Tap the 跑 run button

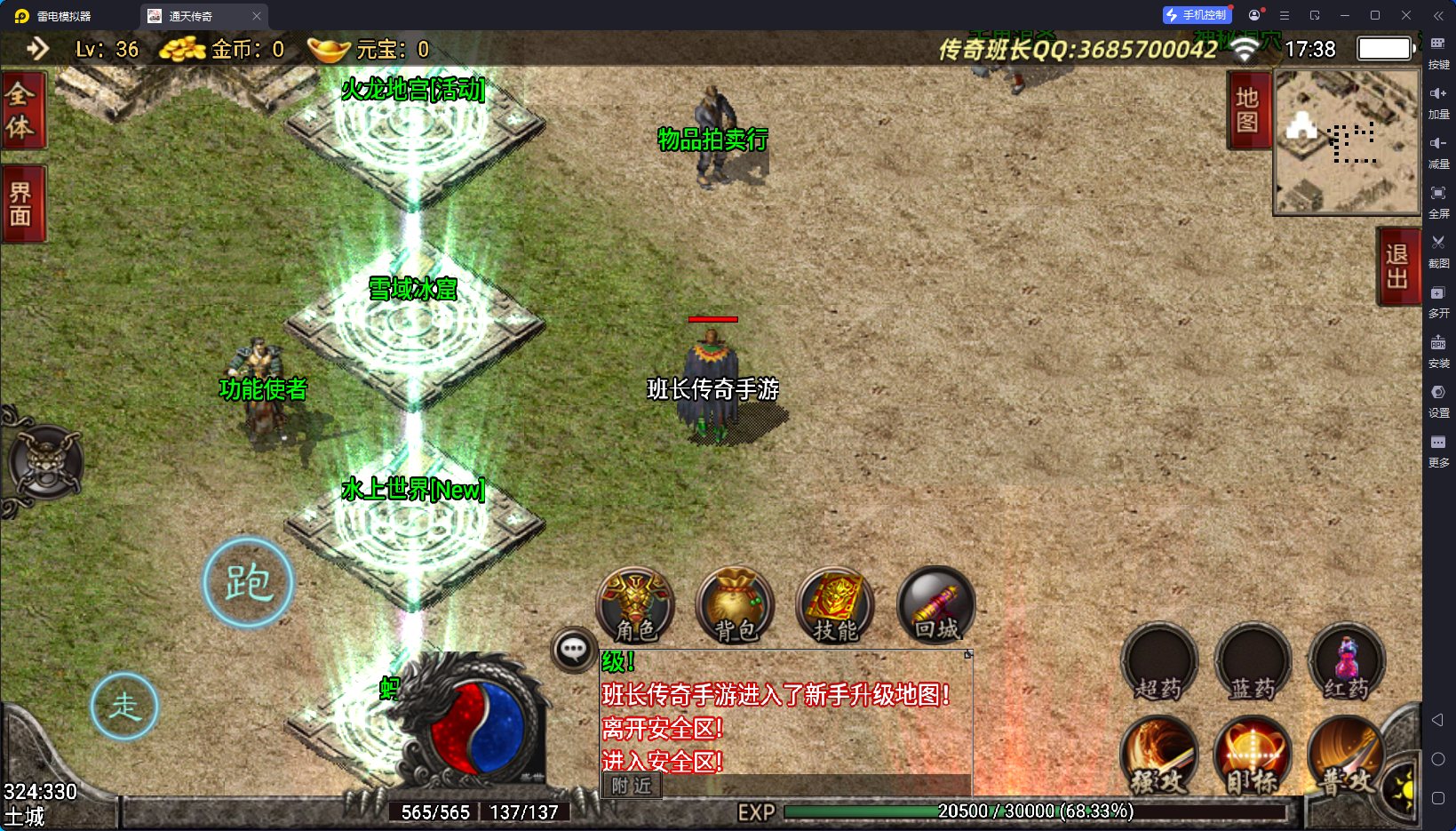point(248,583)
